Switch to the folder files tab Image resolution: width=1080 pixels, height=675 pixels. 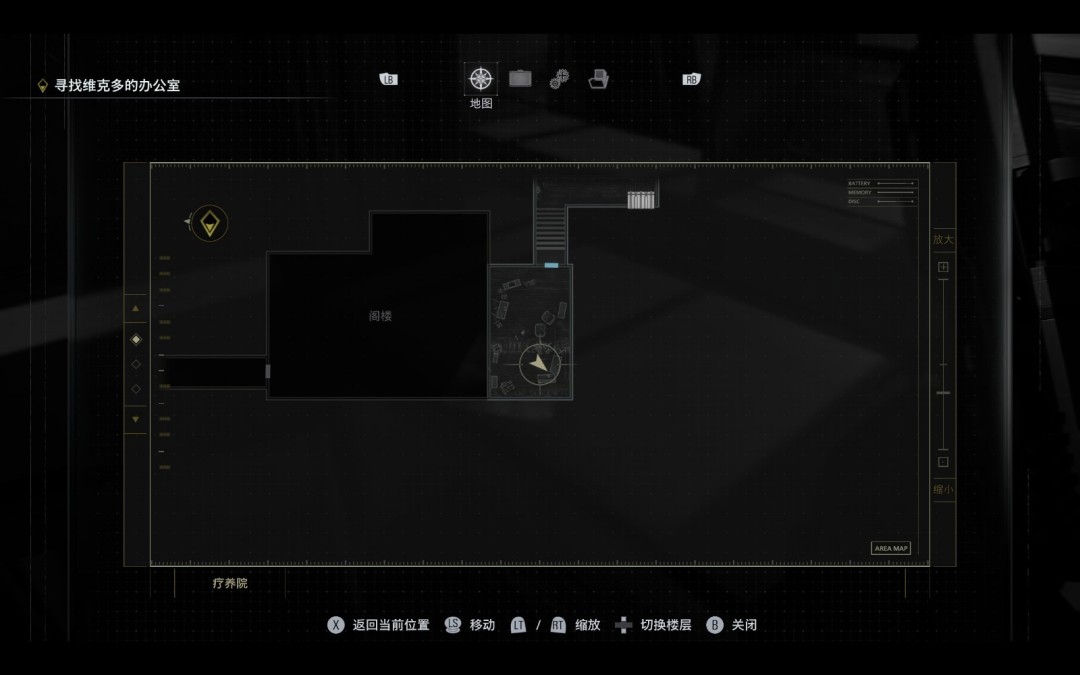click(598, 79)
